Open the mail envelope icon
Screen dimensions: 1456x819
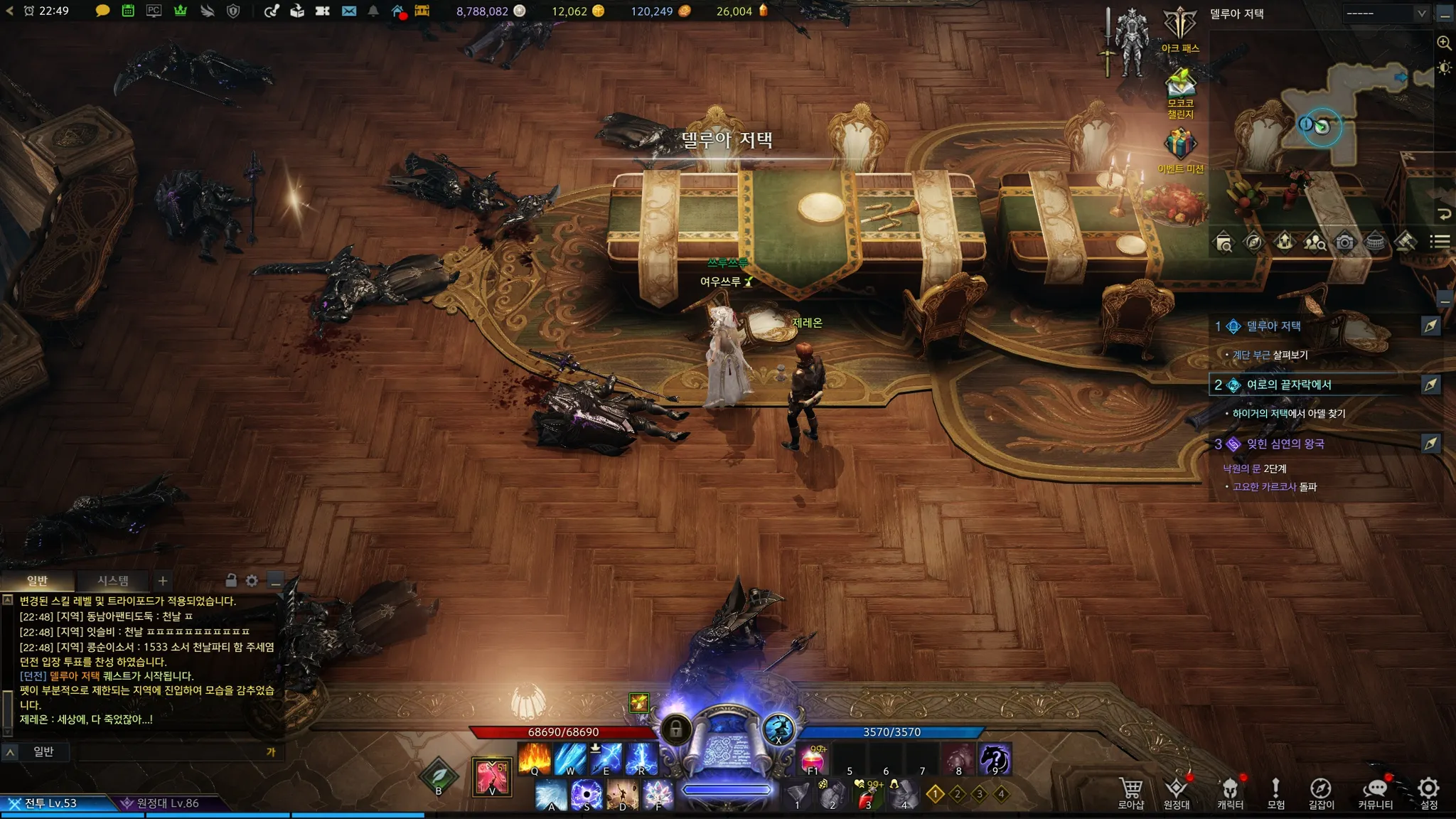pyautogui.click(x=349, y=11)
